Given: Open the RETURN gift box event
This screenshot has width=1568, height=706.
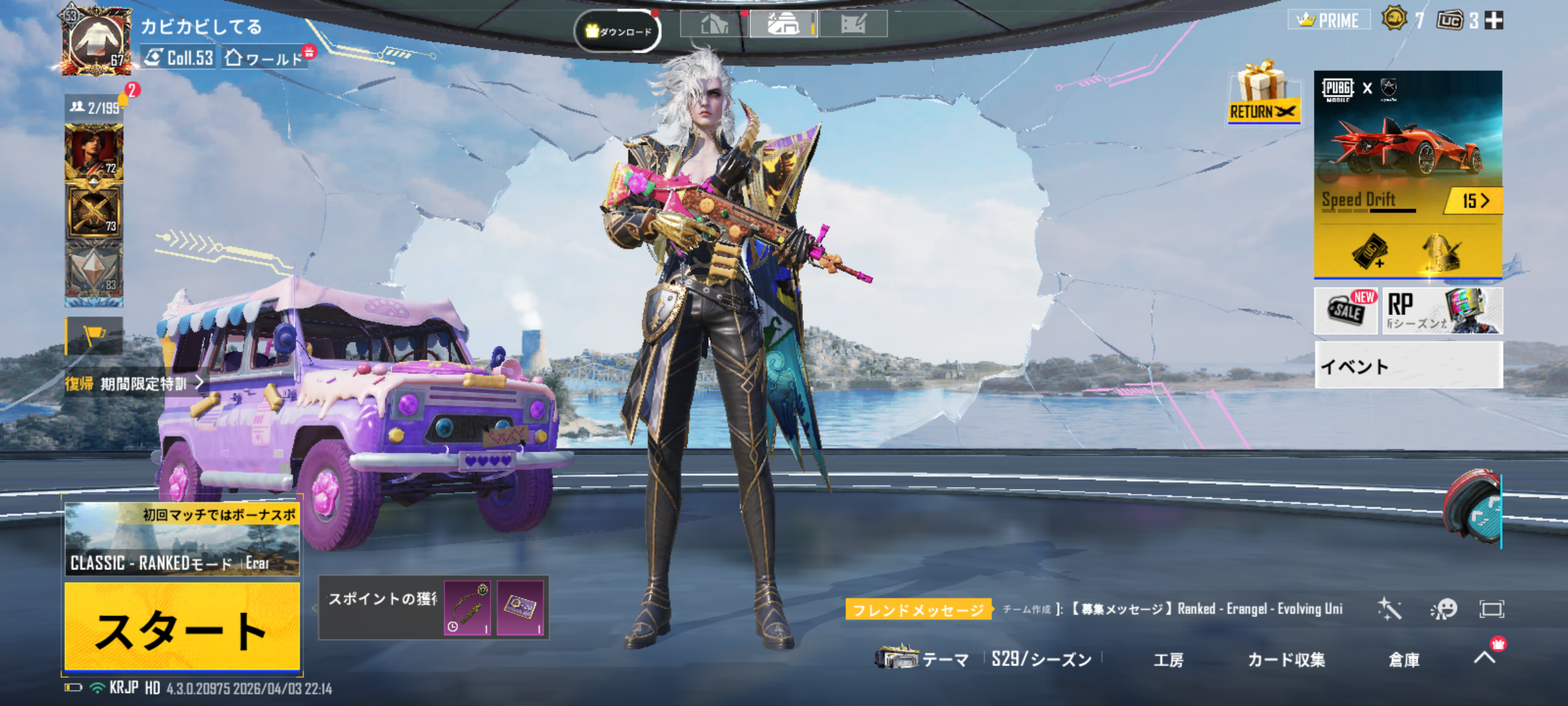Looking at the screenshot, I should [x=1264, y=93].
